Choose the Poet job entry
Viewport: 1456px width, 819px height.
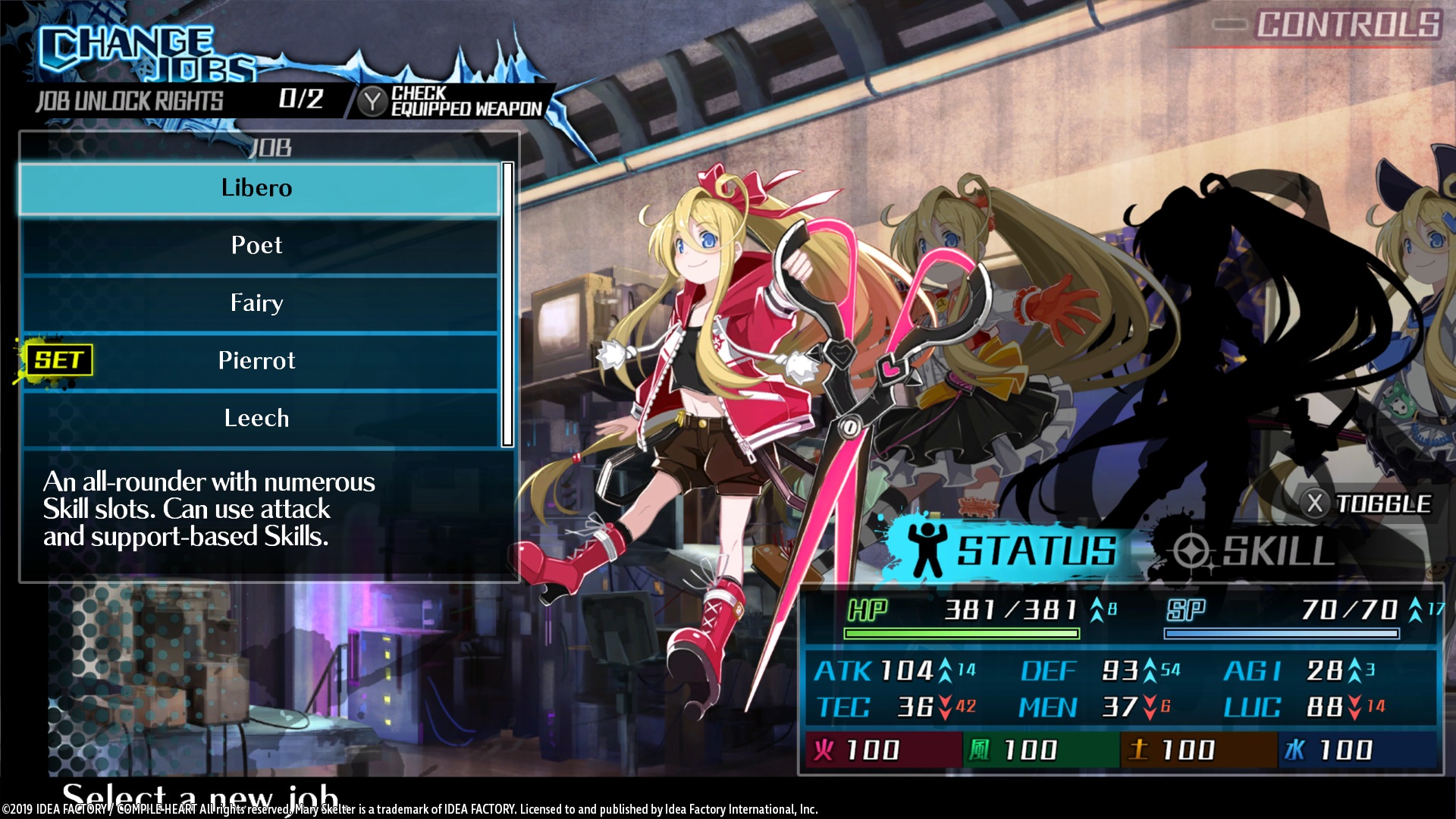point(258,246)
